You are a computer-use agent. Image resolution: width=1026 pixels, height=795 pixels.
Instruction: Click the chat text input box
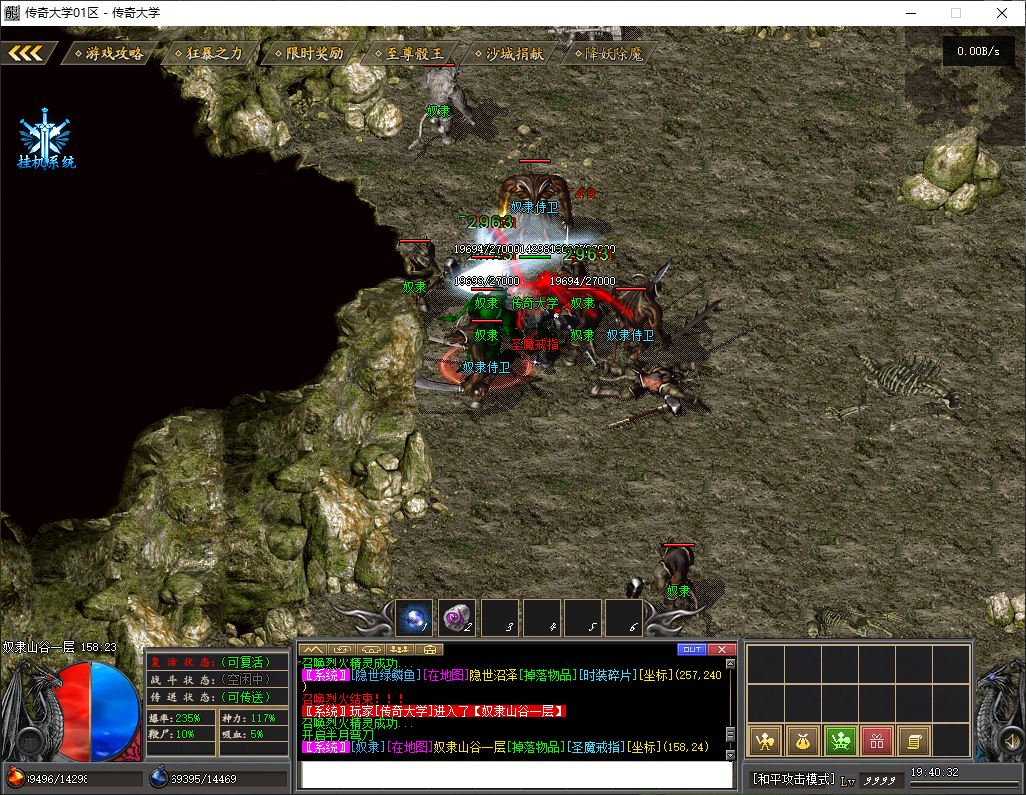(x=516, y=775)
